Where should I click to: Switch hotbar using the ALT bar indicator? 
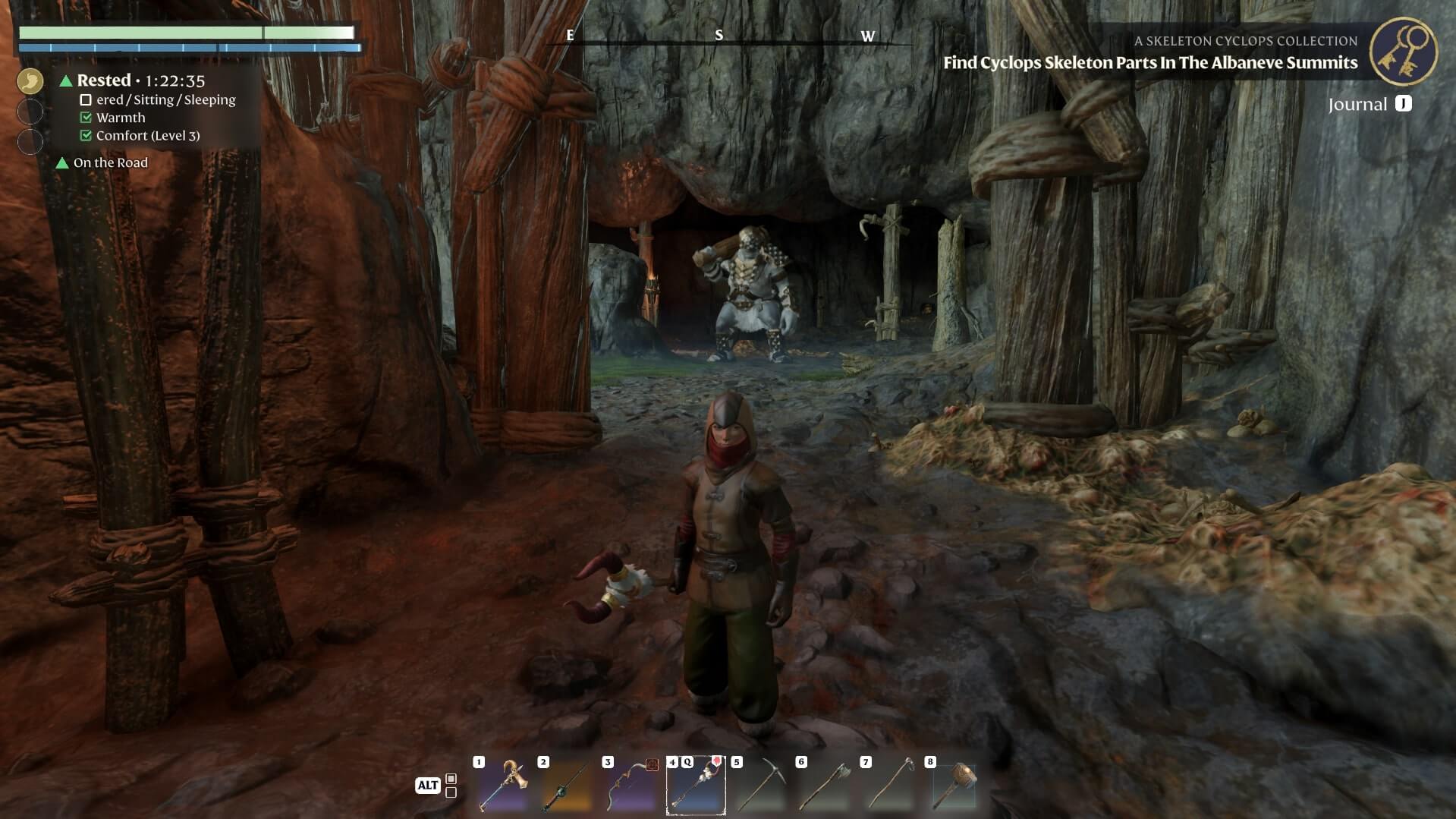pos(427,786)
